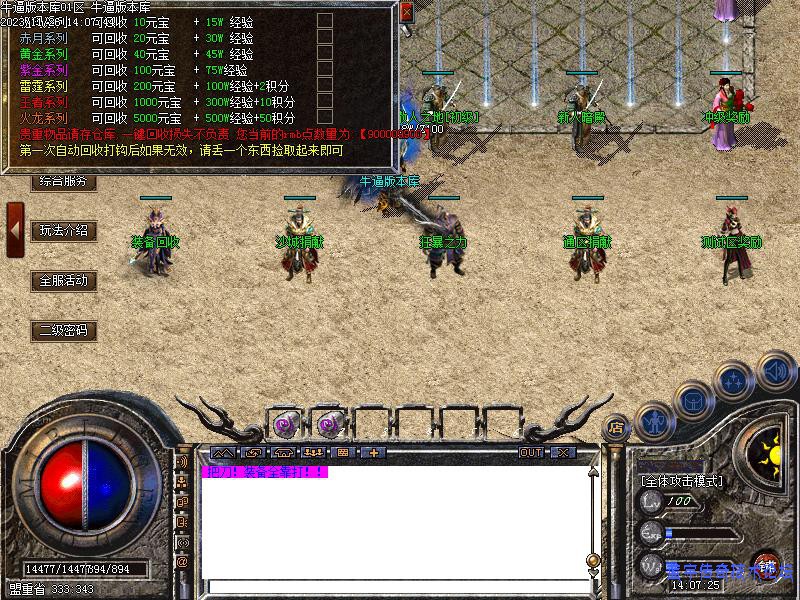
Task: Open the character equipment round icon
Action: pyautogui.click(x=653, y=421)
